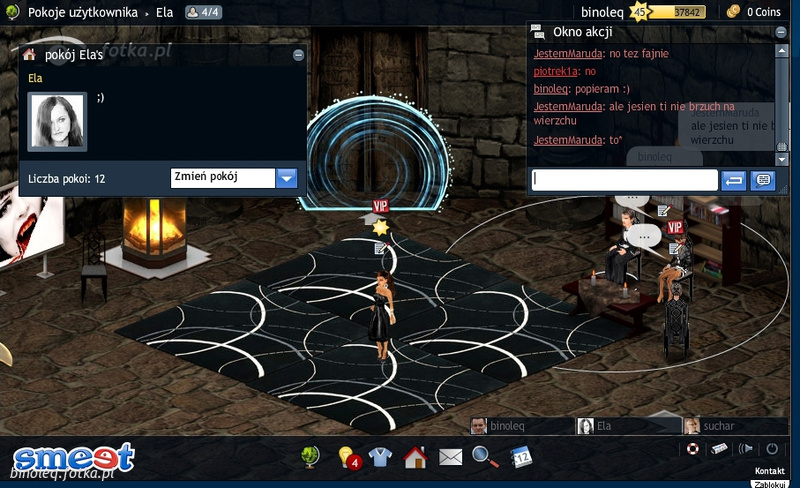
Task: Click piotrek1a's name in the chat log
Action: [556, 72]
